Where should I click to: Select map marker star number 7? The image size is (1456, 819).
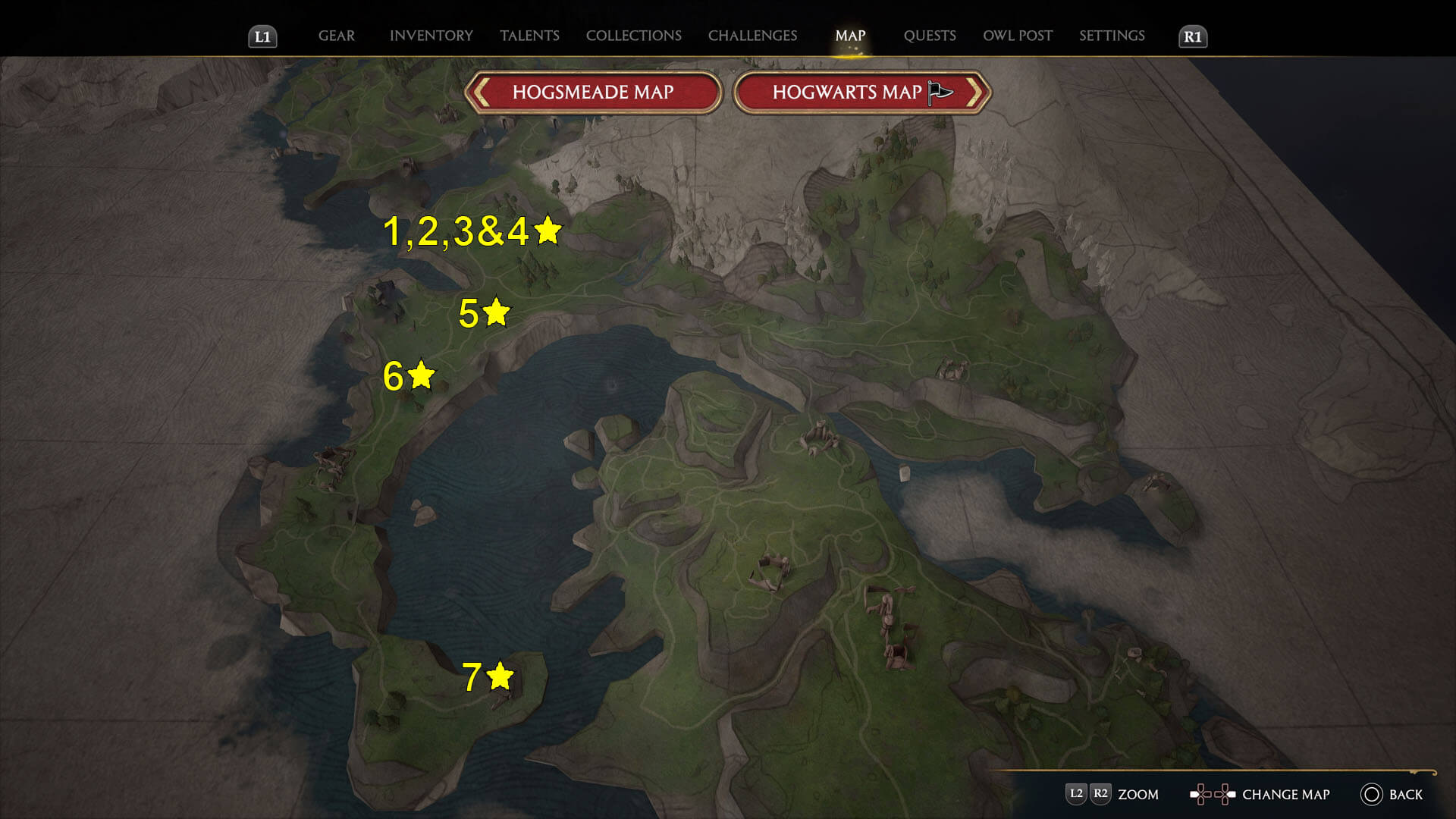pyautogui.click(x=500, y=674)
